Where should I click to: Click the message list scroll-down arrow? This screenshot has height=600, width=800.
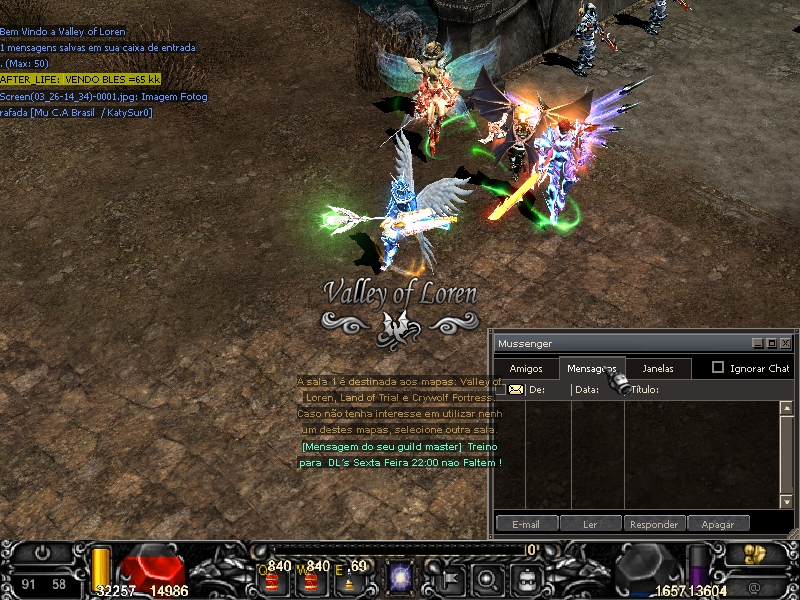pos(786,501)
